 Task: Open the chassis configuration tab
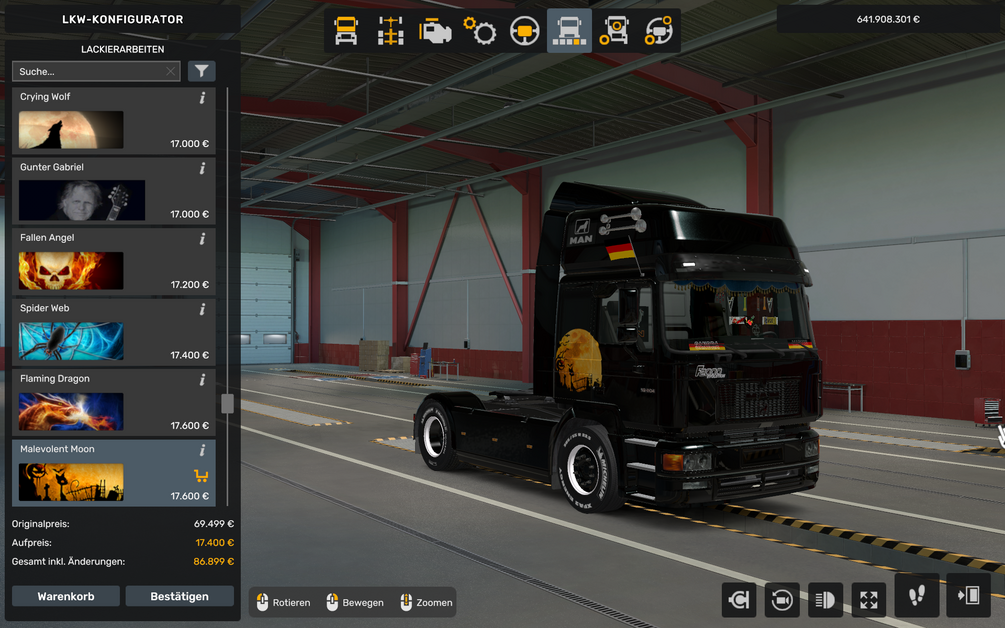point(391,31)
